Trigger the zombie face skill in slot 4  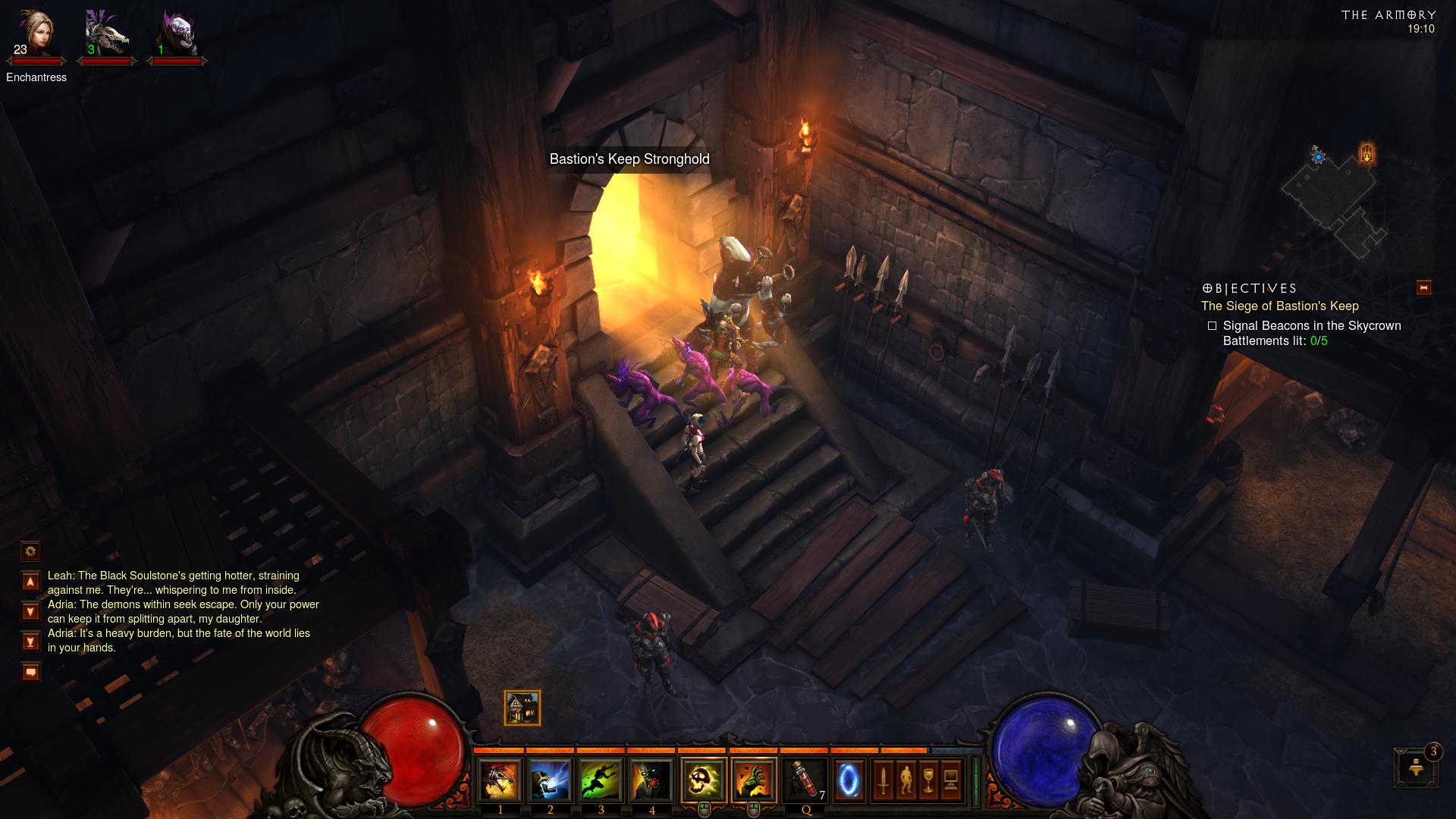652,780
